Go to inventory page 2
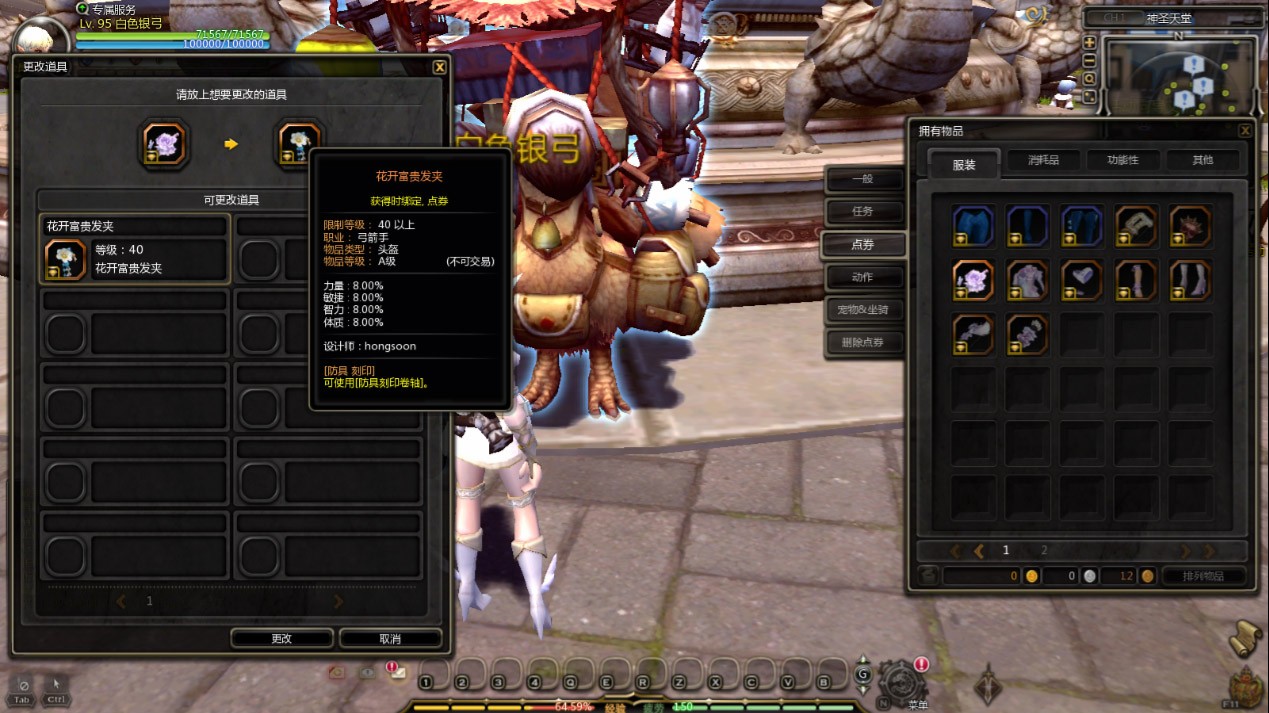Screen dimensions: 1269x713 (1044, 550)
